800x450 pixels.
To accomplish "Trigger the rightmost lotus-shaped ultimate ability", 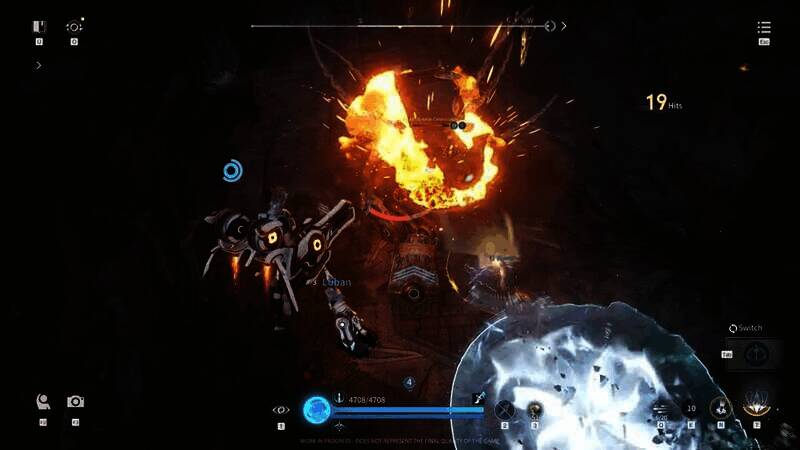I will pos(756,406).
